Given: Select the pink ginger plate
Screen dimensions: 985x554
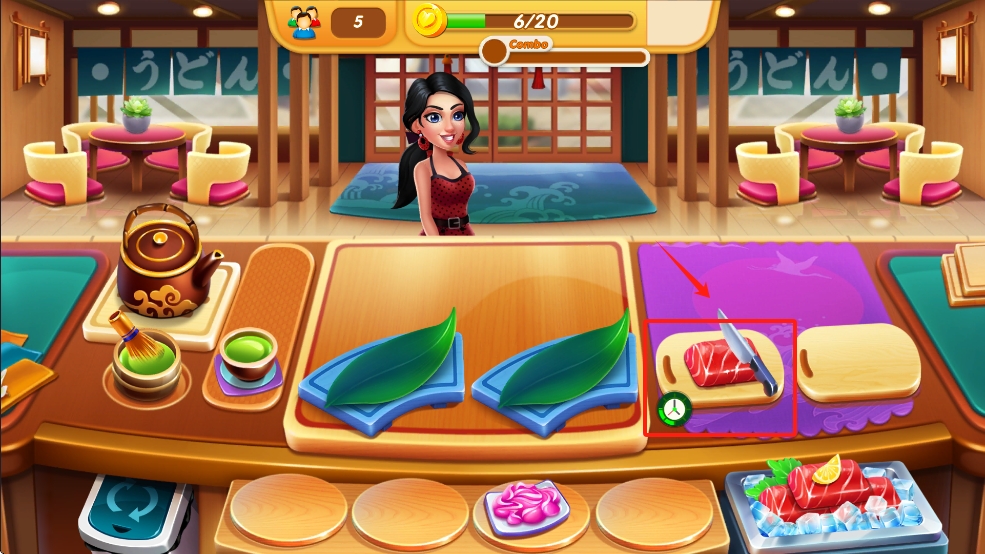Looking at the screenshot, I should coord(526,505).
